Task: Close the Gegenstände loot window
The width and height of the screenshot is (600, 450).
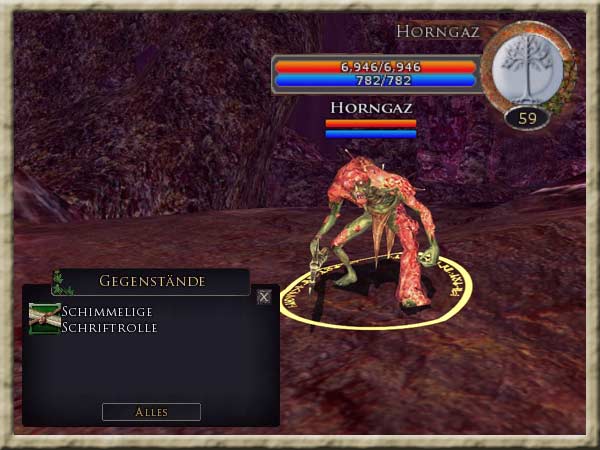Action: tap(263, 296)
